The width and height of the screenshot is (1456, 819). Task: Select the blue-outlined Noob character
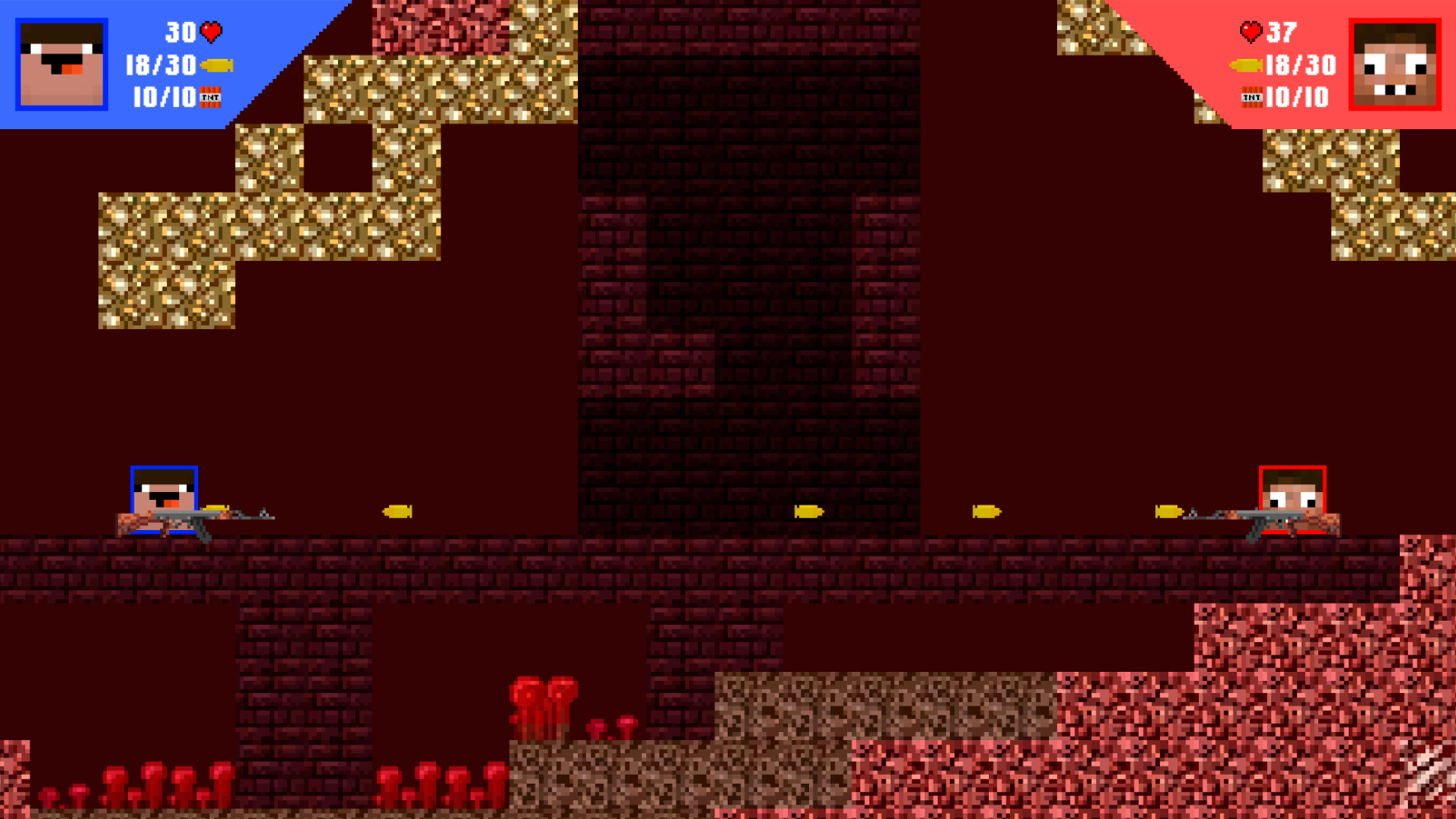(x=163, y=500)
